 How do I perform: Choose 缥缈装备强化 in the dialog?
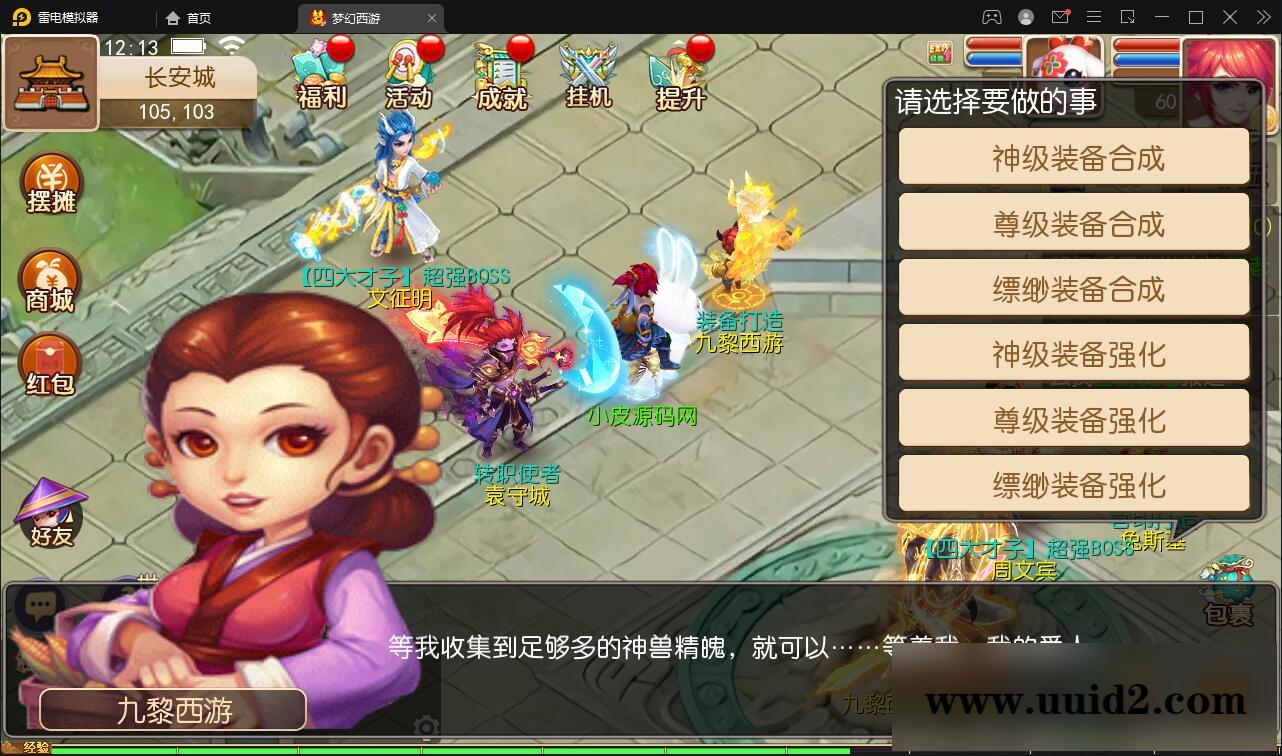tap(1073, 484)
